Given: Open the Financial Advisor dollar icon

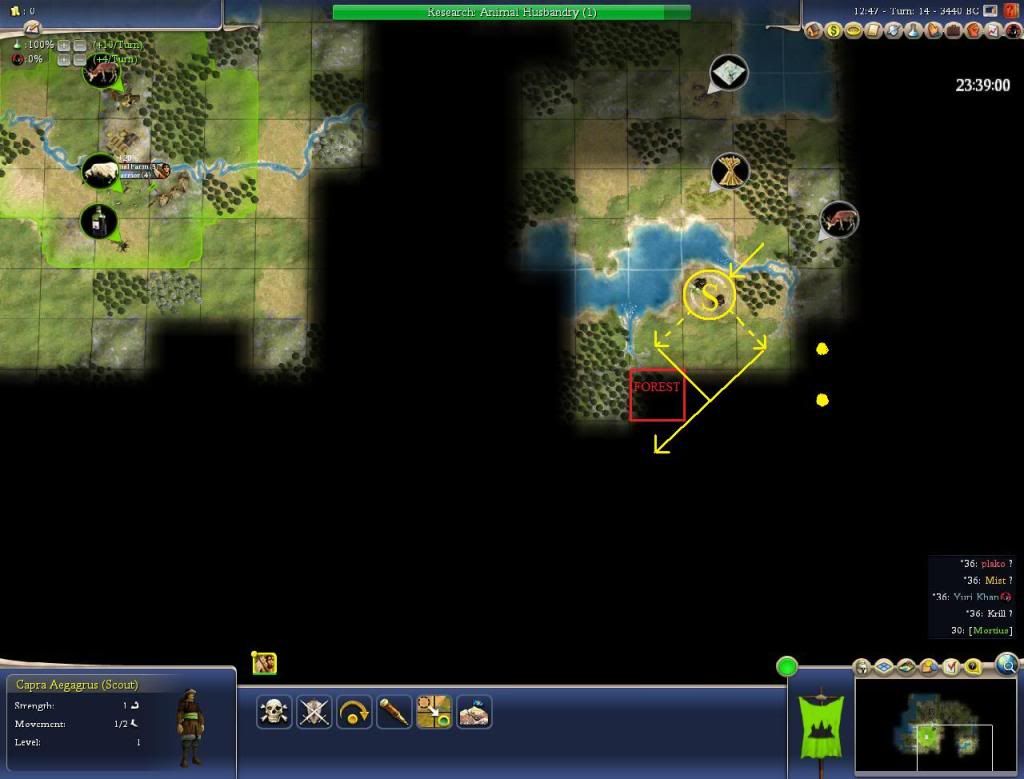Looking at the screenshot, I should (834, 31).
